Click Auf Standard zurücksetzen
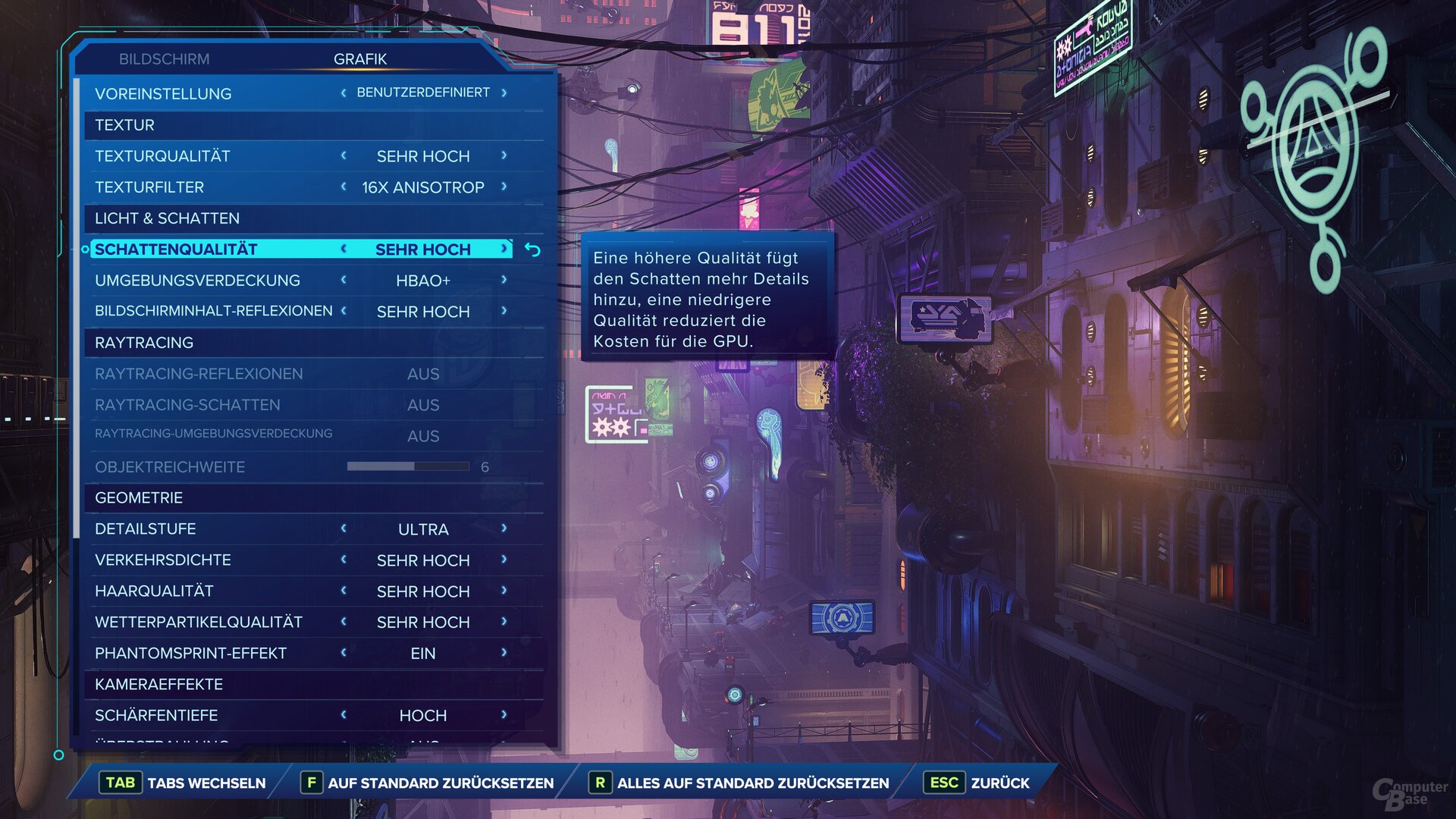 click(428, 783)
